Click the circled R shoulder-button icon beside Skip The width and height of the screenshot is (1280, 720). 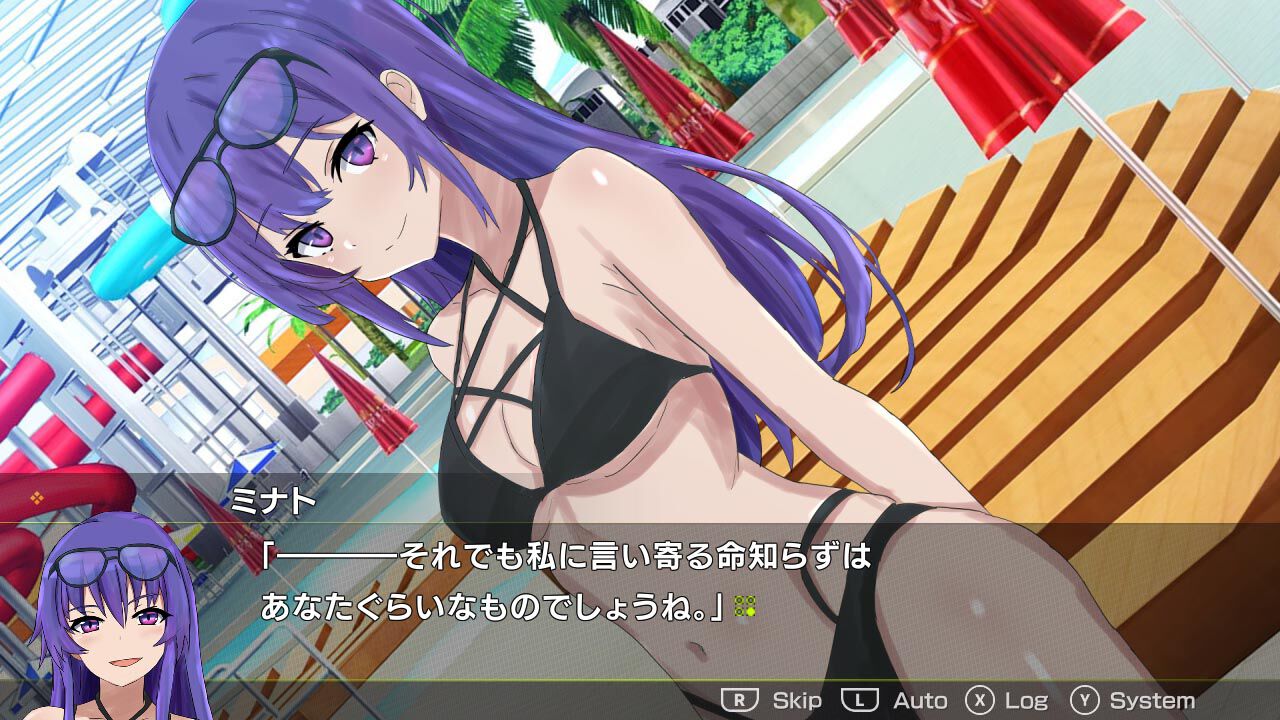[739, 700]
